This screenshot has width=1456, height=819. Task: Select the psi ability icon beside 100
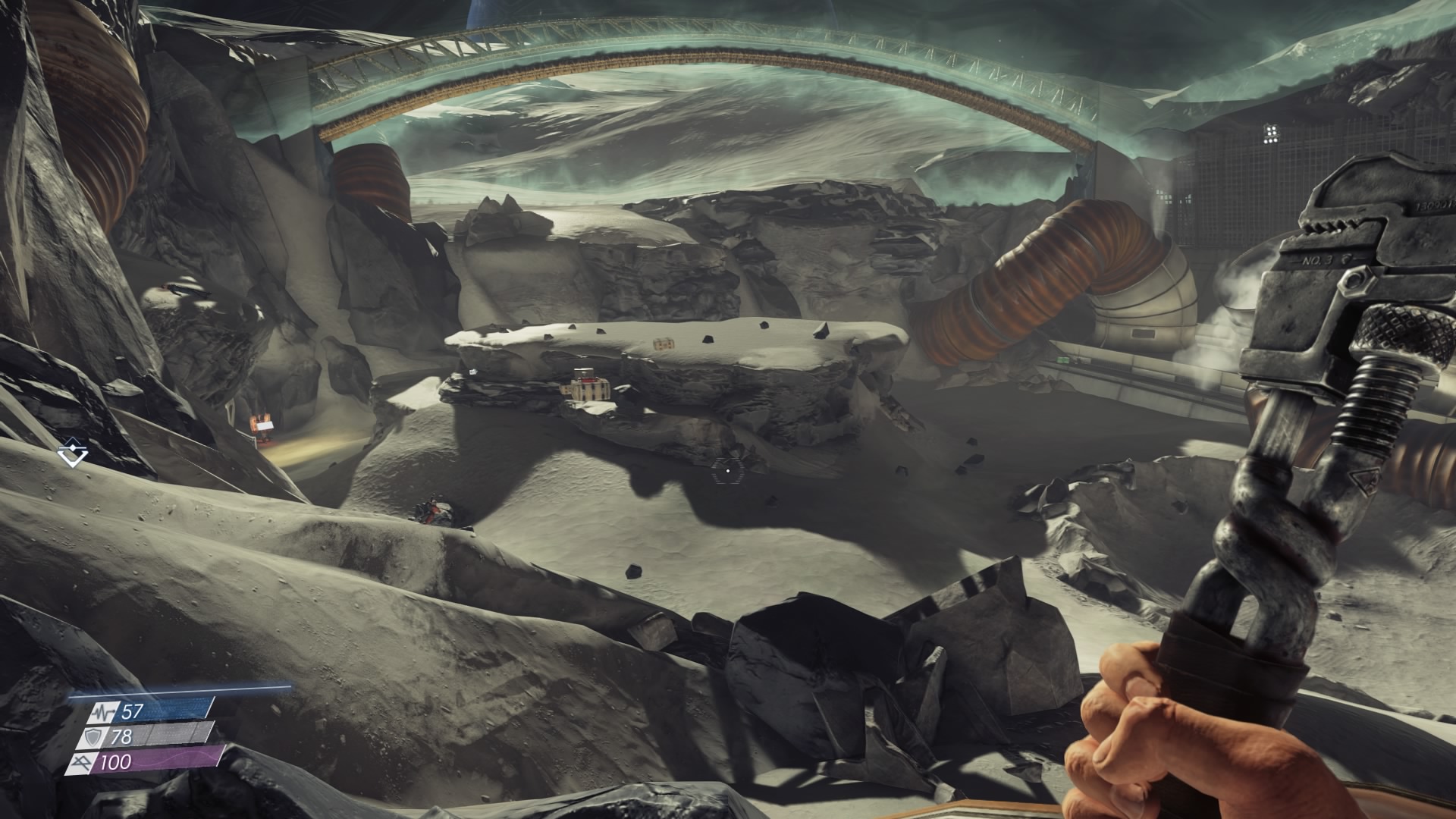(83, 761)
